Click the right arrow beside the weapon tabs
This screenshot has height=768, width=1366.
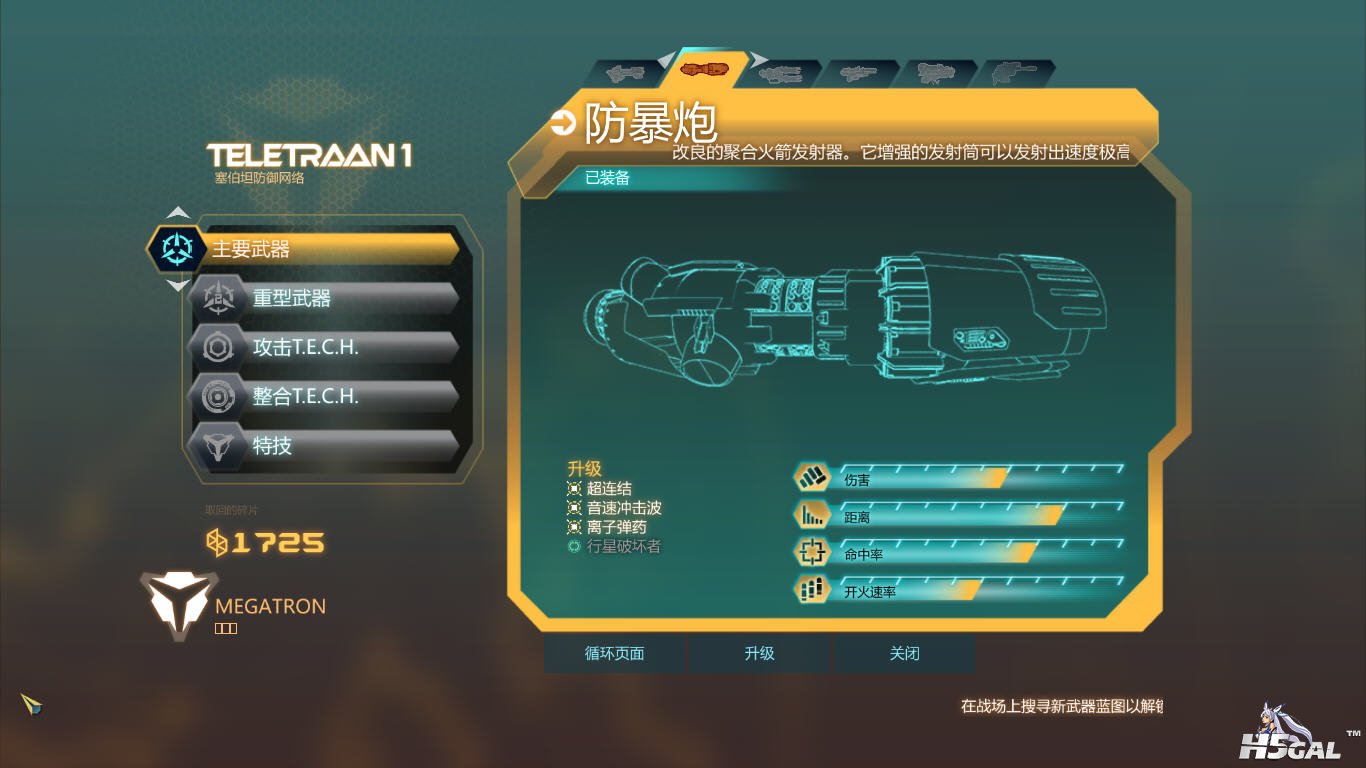(759, 61)
